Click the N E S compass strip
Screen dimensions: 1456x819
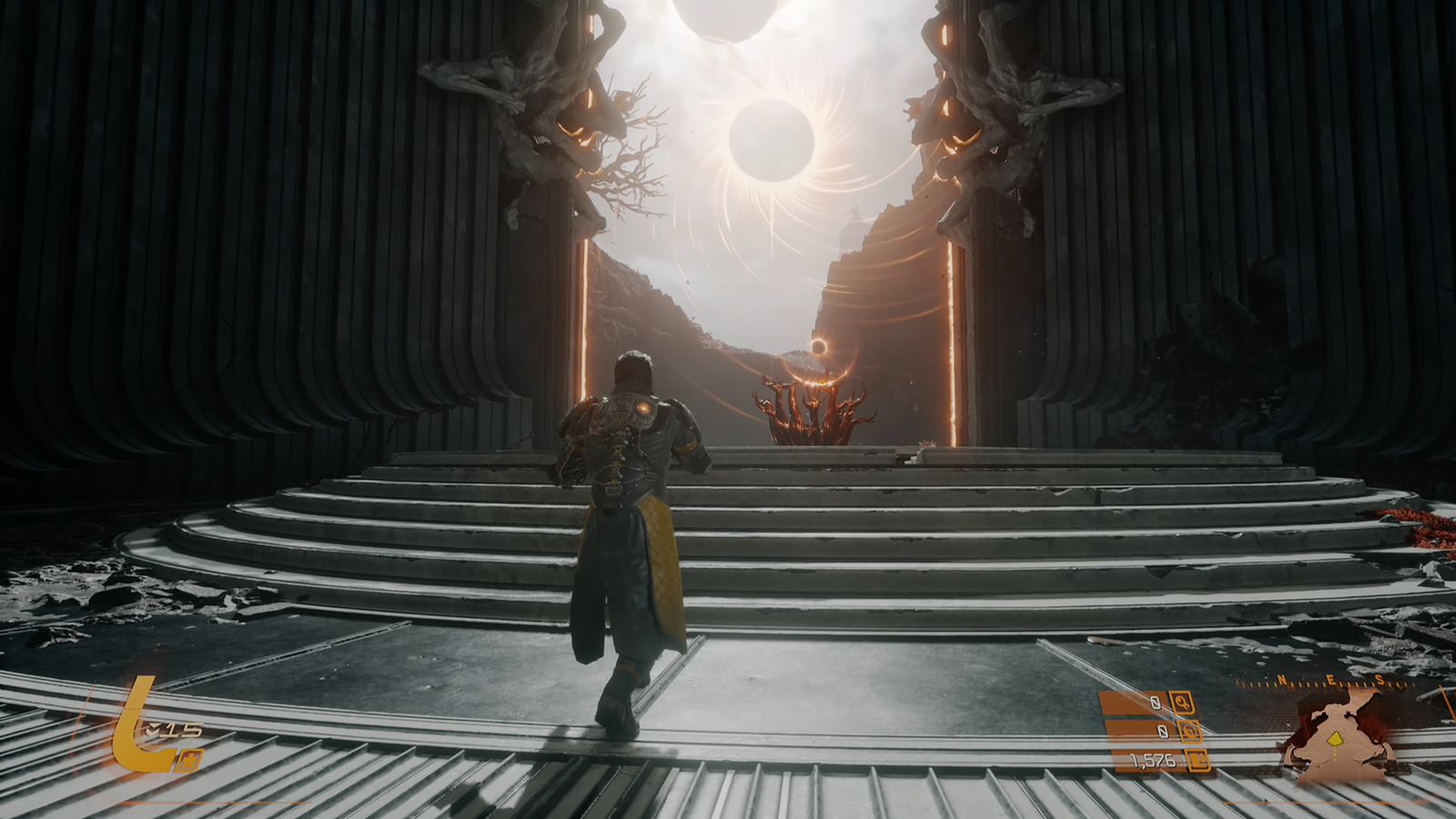[x=1330, y=681]
